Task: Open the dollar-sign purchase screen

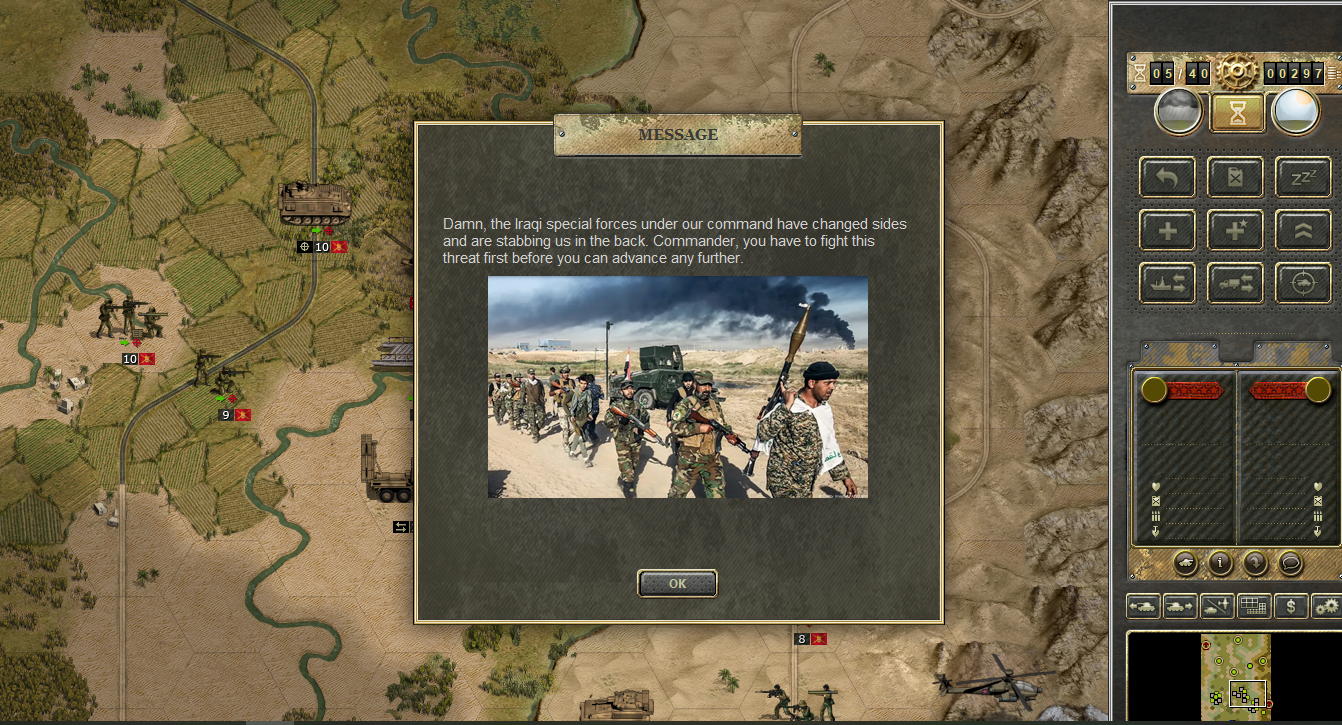Action: (x=1291, y=605)
